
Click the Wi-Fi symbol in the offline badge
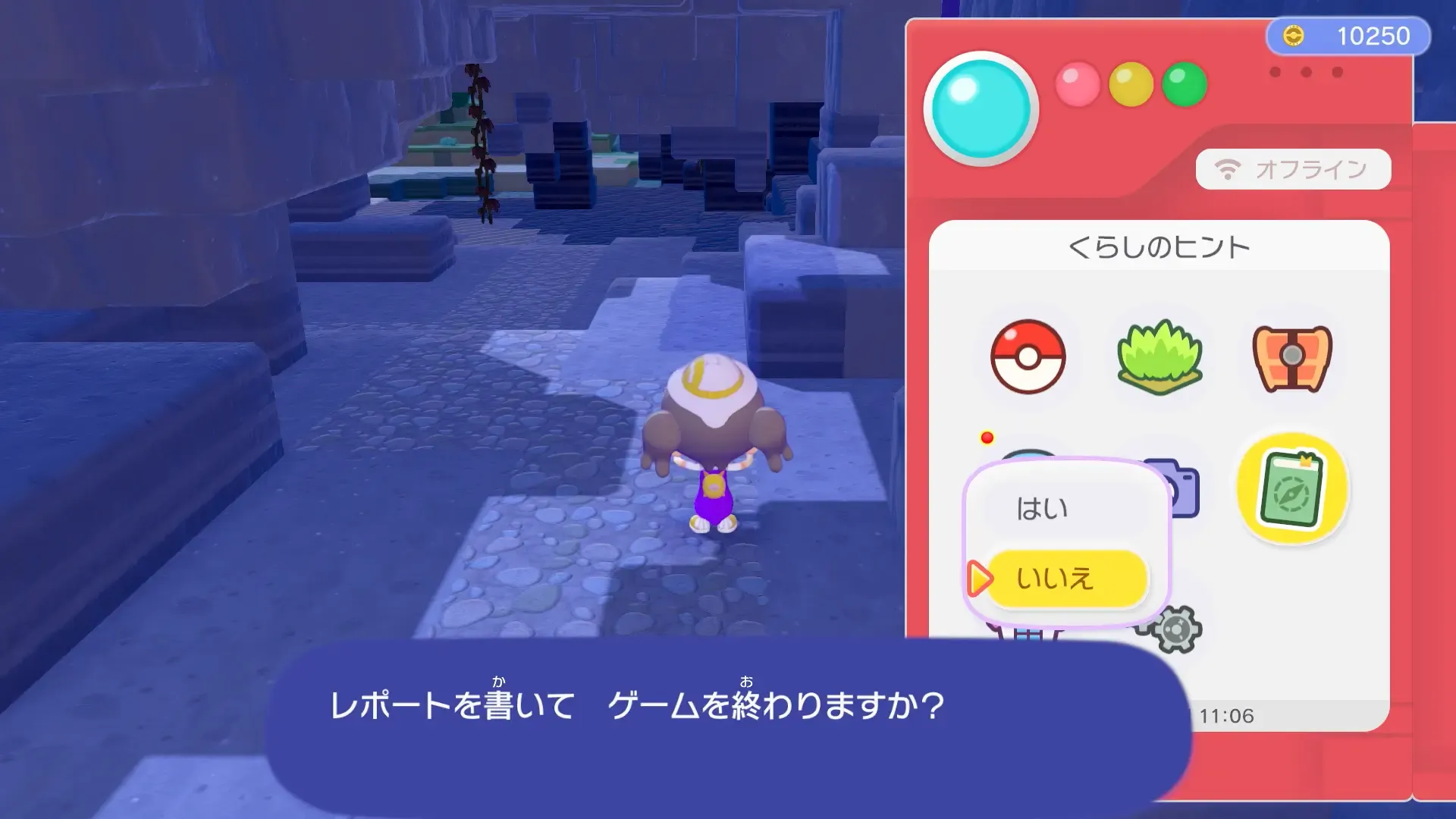pyautogui.click(x=1227, y=168)
